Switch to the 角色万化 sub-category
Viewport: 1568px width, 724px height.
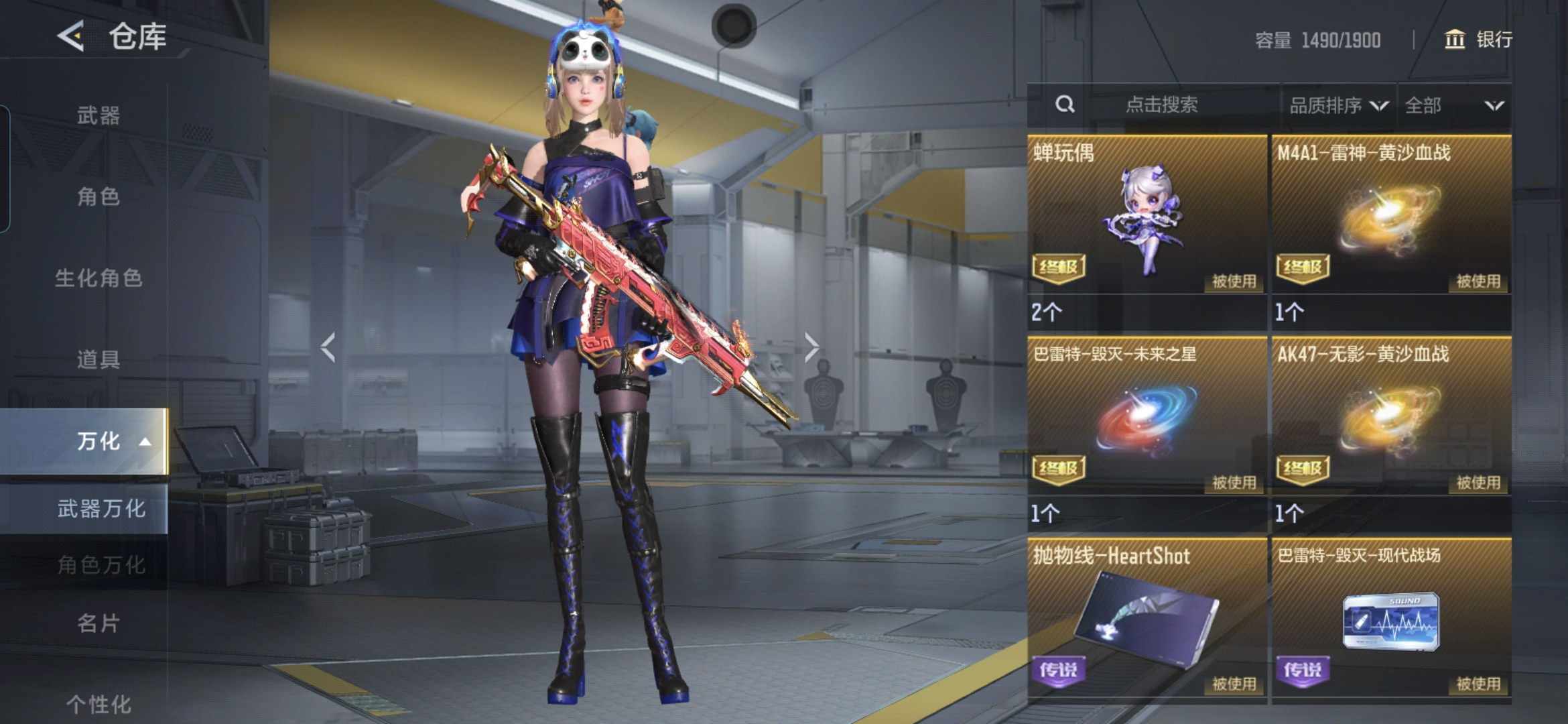101,565
